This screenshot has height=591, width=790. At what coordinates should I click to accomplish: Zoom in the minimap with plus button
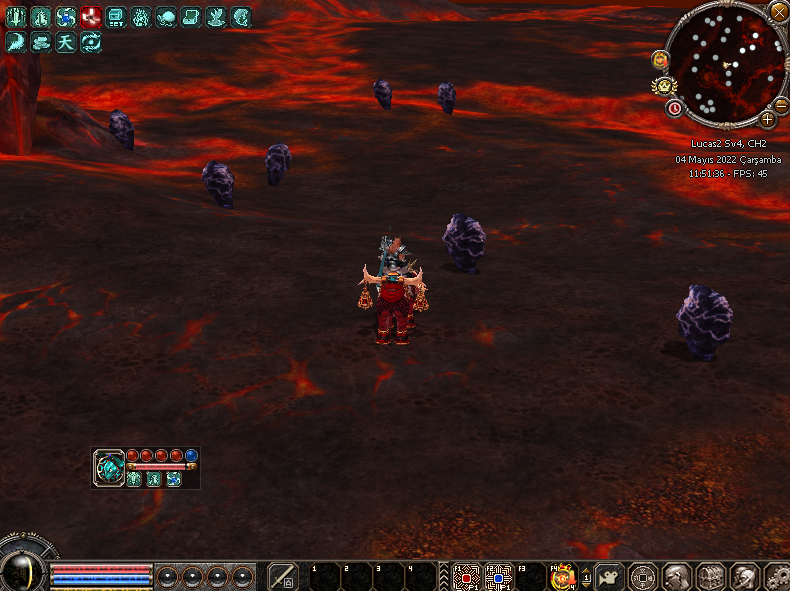767,120
